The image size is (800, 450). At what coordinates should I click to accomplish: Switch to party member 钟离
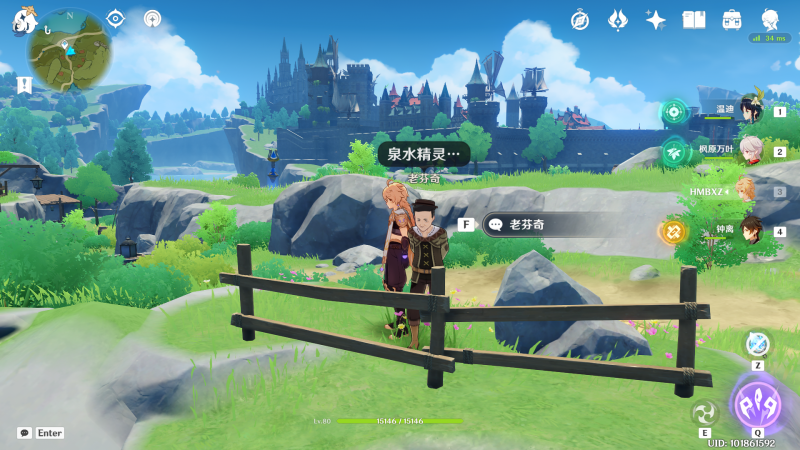(750, 231)
